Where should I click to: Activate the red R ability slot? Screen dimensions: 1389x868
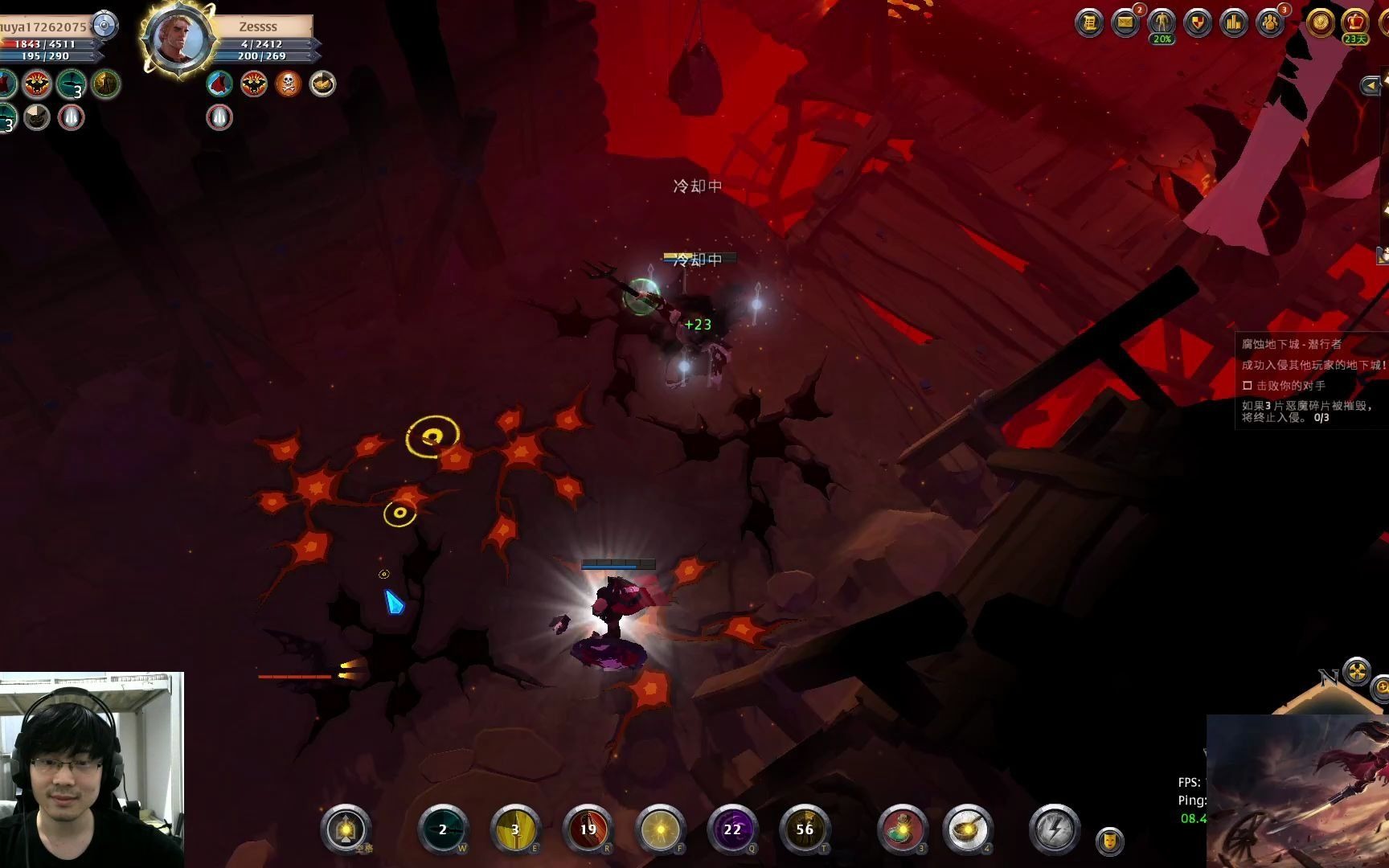588,829
